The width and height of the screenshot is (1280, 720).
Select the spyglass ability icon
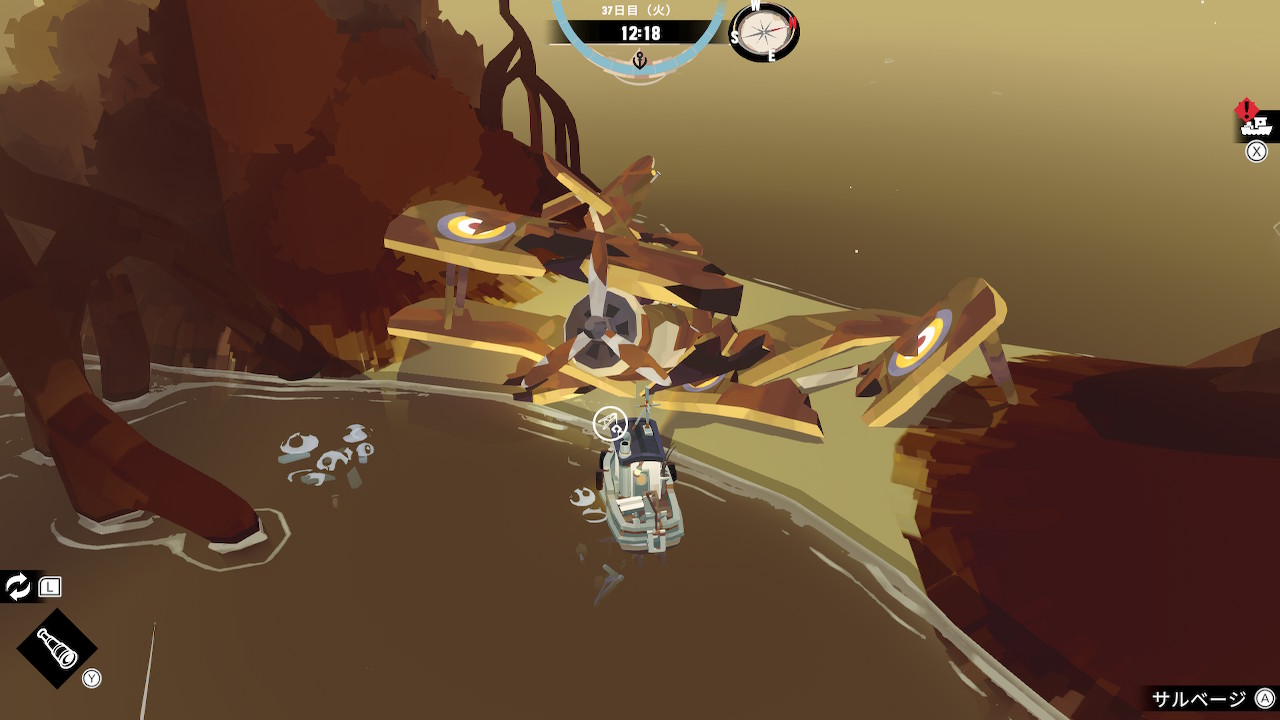click(x=57, y=649)
